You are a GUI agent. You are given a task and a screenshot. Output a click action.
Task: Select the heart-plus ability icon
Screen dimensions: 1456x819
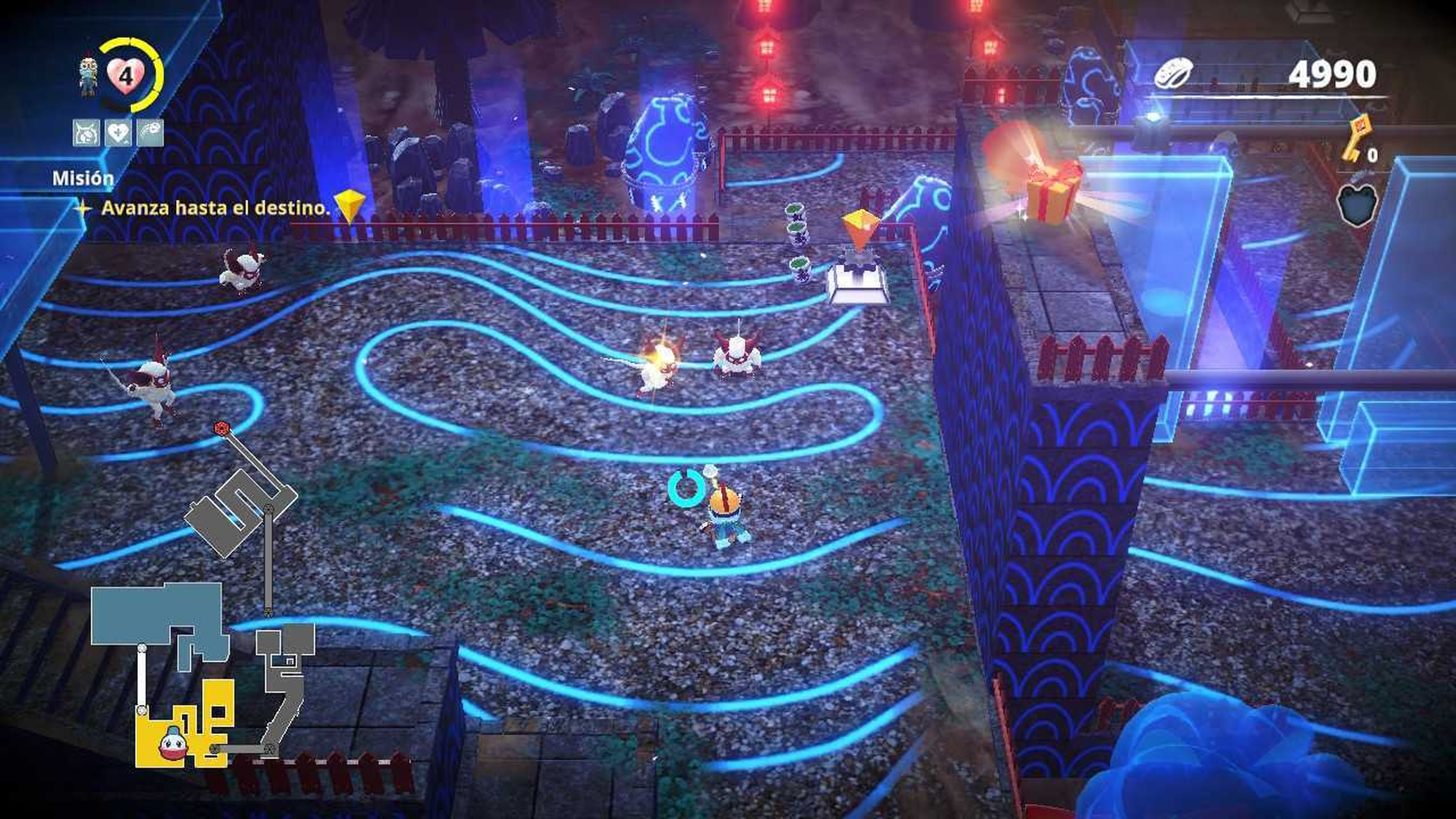[118, 133]
